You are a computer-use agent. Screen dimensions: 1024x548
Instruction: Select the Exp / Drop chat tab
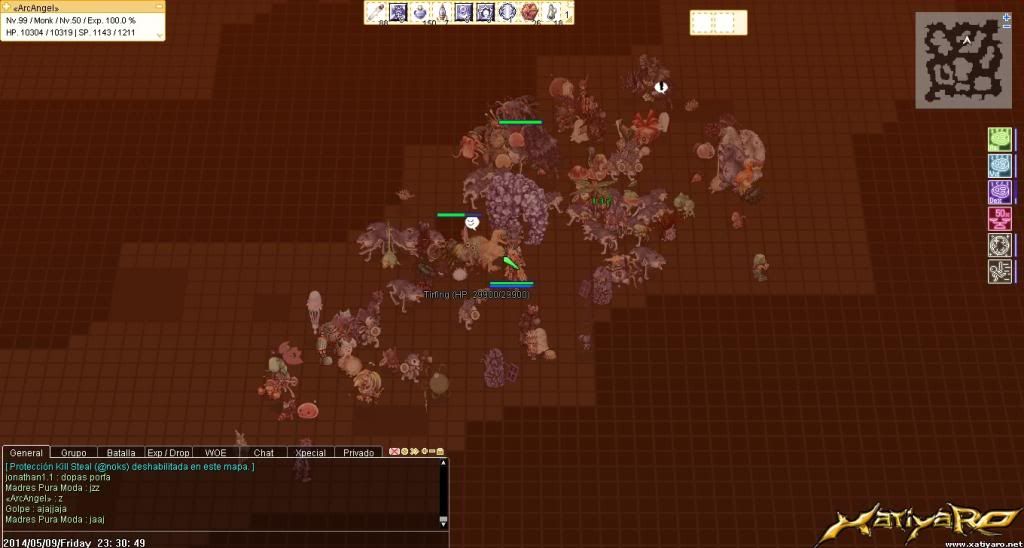coord(168,453)
